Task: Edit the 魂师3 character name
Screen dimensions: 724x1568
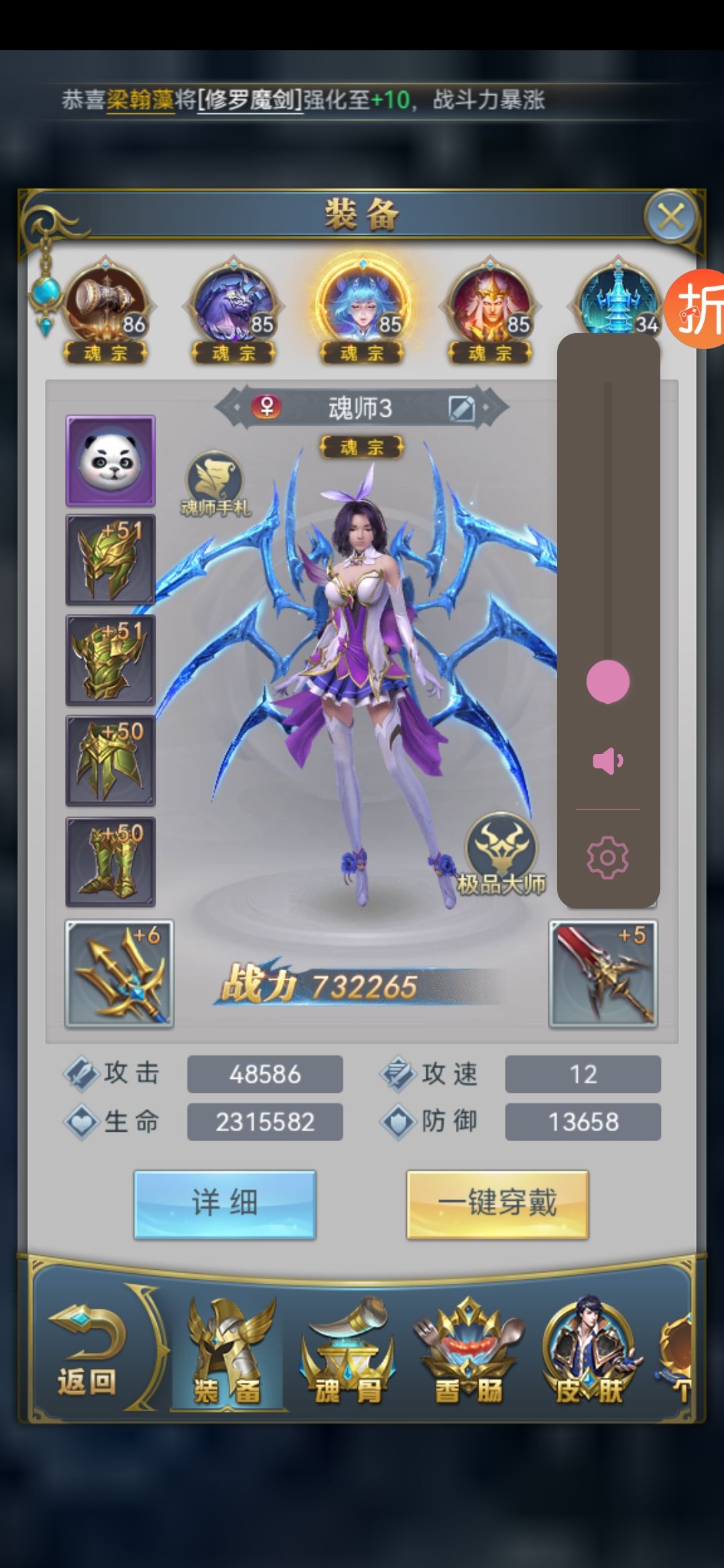Action: point(461,408)
